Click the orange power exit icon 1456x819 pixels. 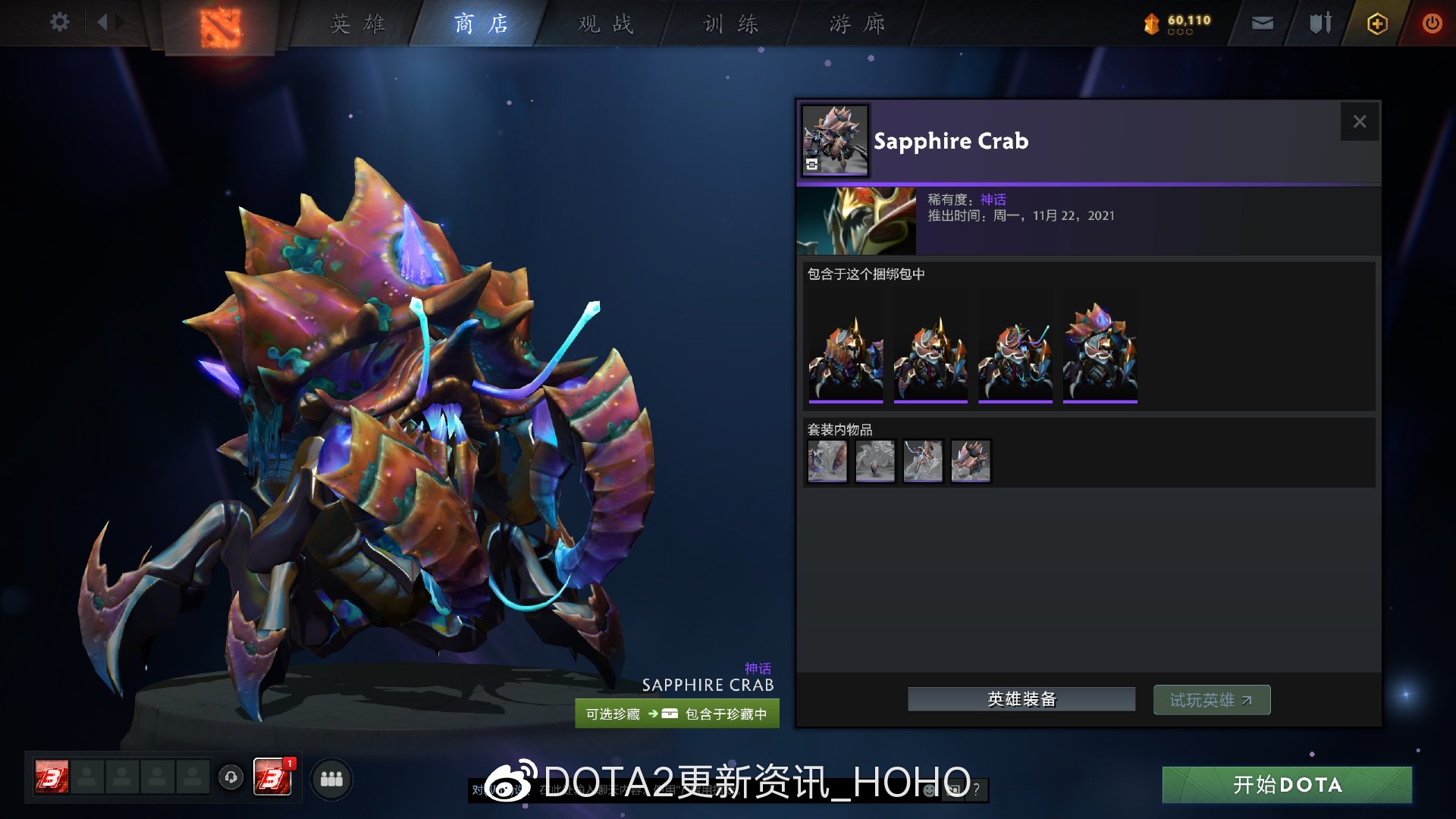(x=1432, y=23)
